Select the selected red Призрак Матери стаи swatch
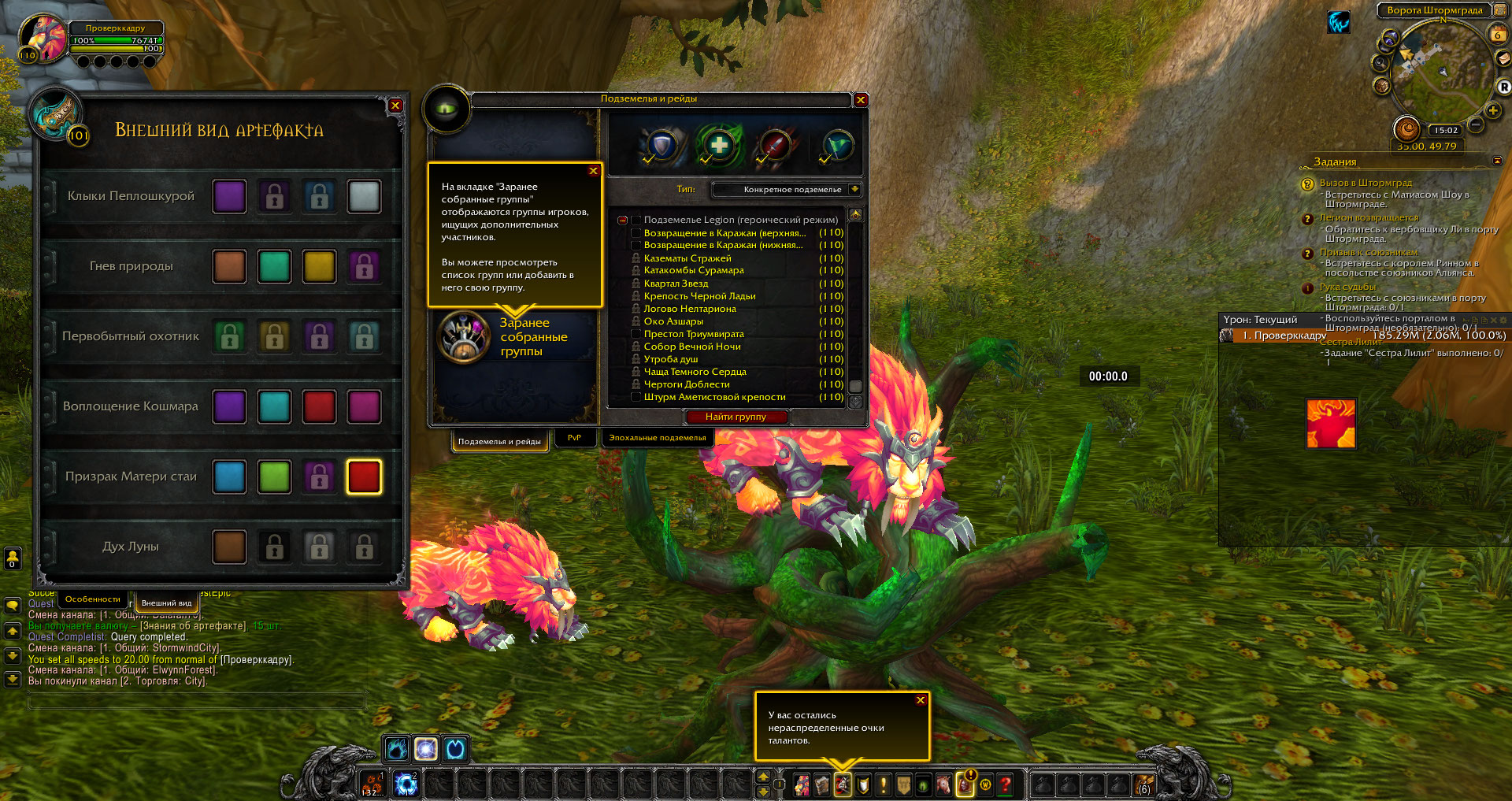This screenshot has height=801, width=1512. [364, 477]
